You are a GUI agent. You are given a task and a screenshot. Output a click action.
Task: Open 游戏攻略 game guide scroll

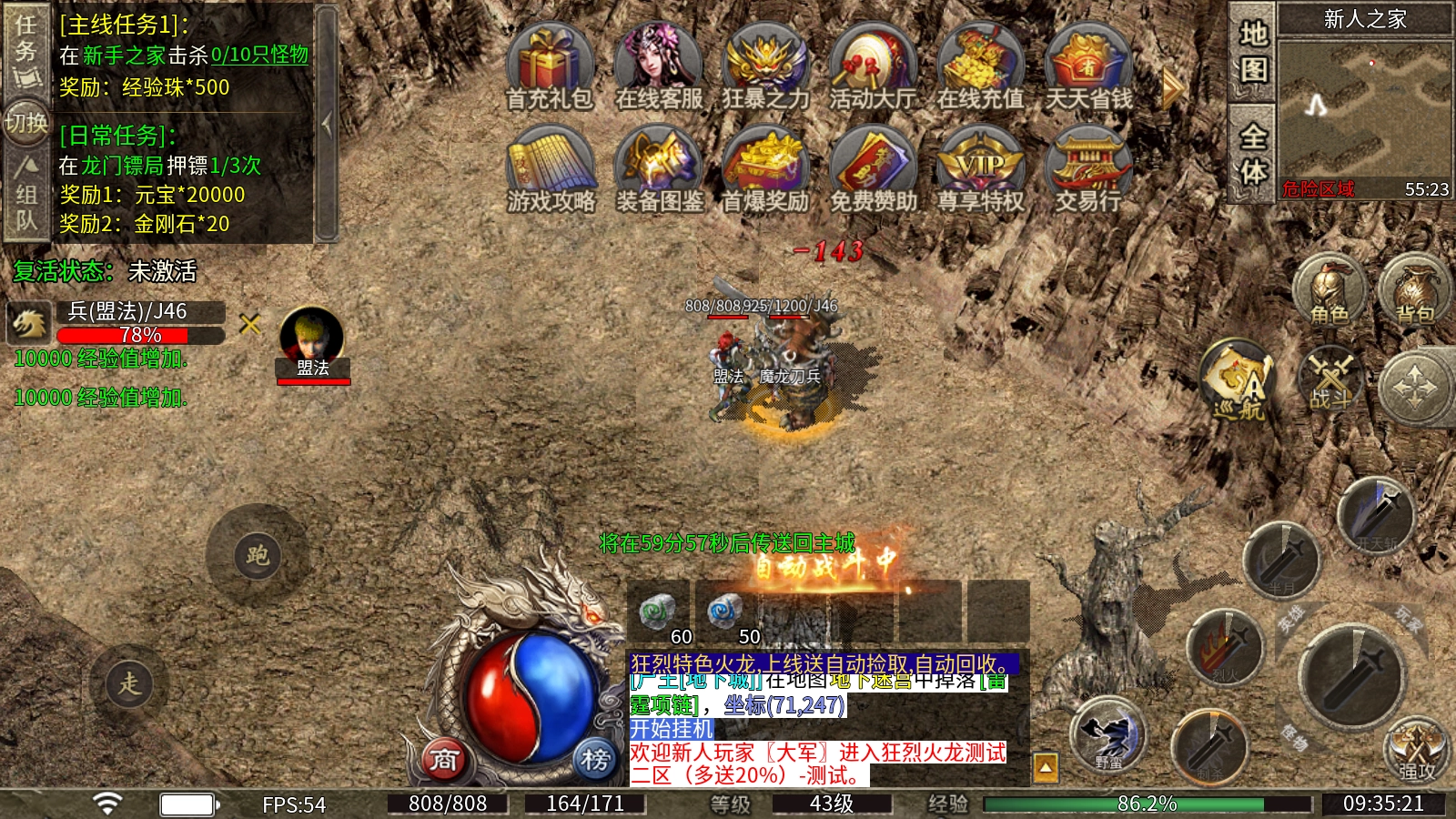tap(551, 171)
